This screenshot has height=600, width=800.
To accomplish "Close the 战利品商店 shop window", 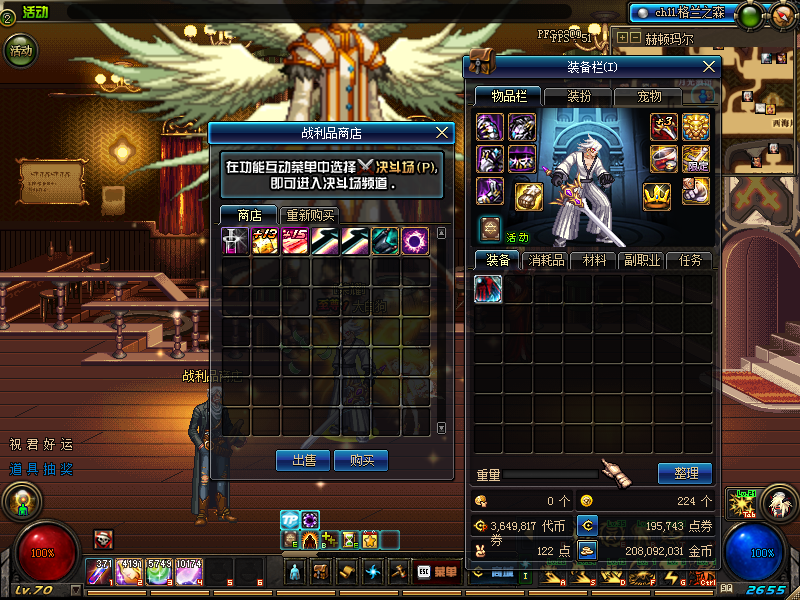I will click(444, 132).
